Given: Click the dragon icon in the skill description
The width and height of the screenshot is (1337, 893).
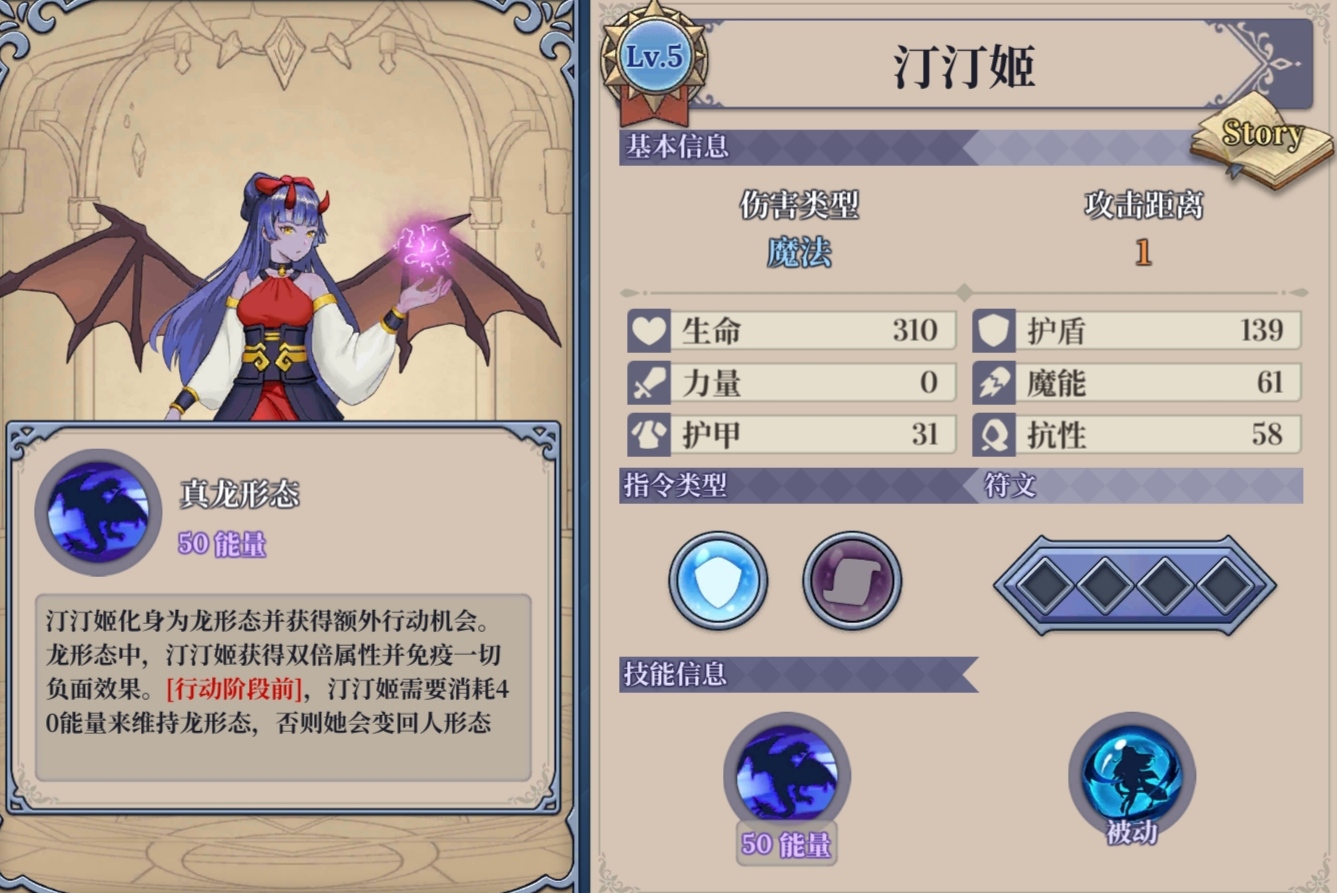Looking at the screenshot, I should pyautogui.click(x=98, y=512).
